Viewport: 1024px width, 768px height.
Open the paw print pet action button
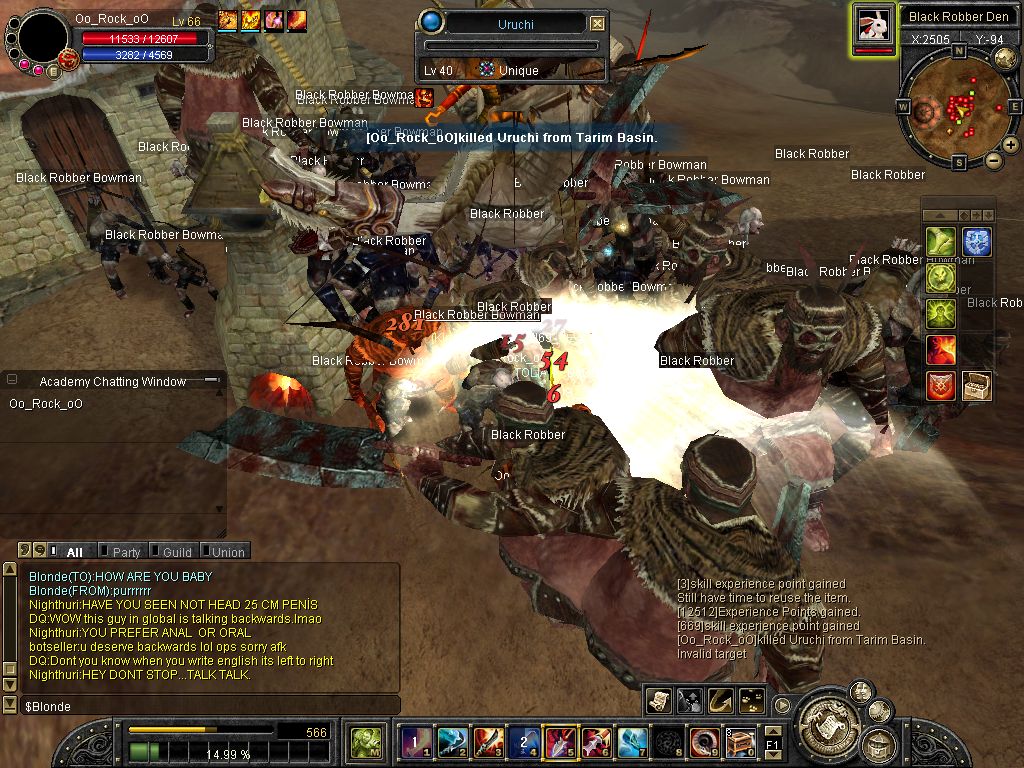pos(753,701)
